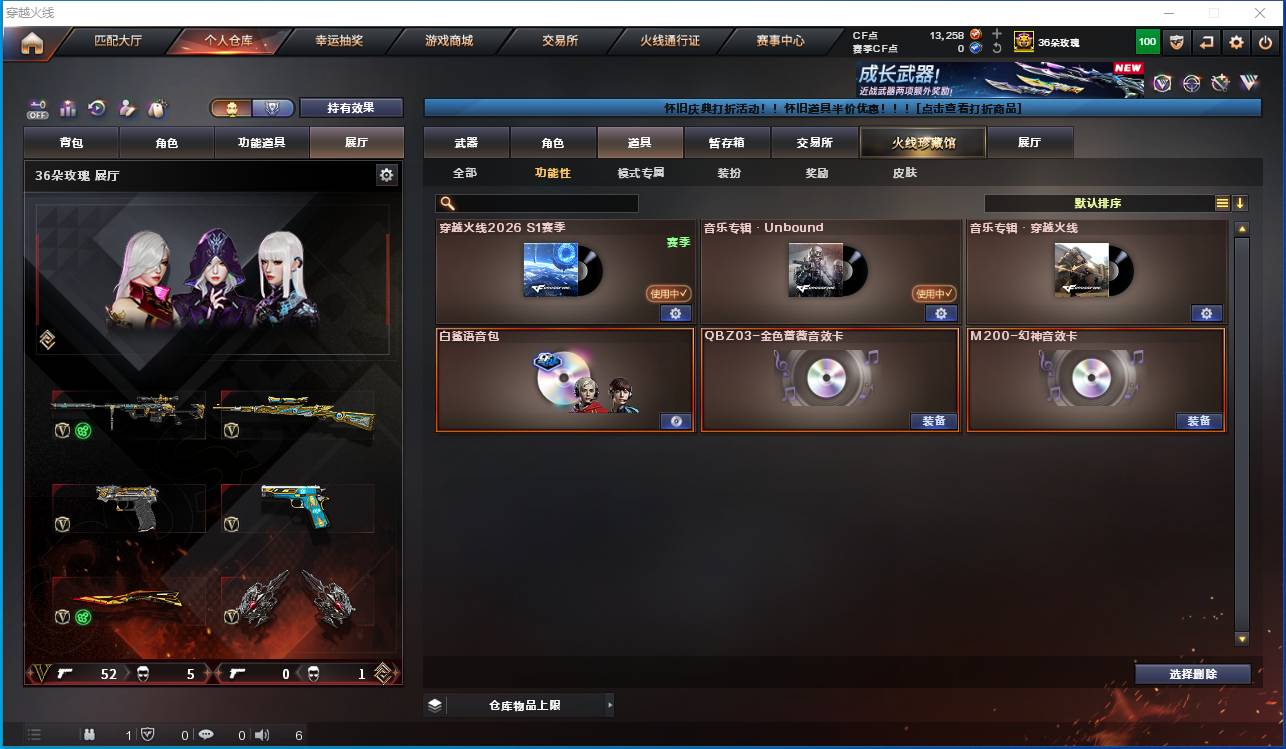
Task: Click the chat bubble icon in the status bar
Action: (x=204, y=735)
